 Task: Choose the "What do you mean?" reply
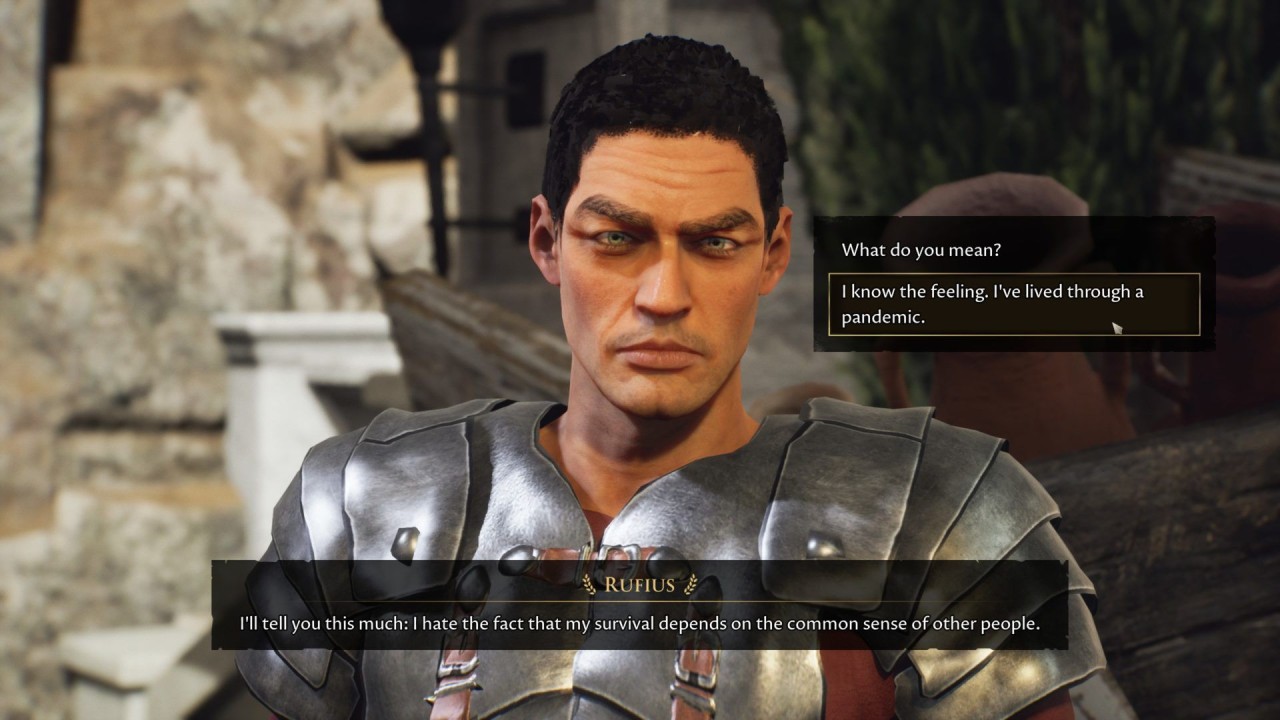click(x=921, y=250)
